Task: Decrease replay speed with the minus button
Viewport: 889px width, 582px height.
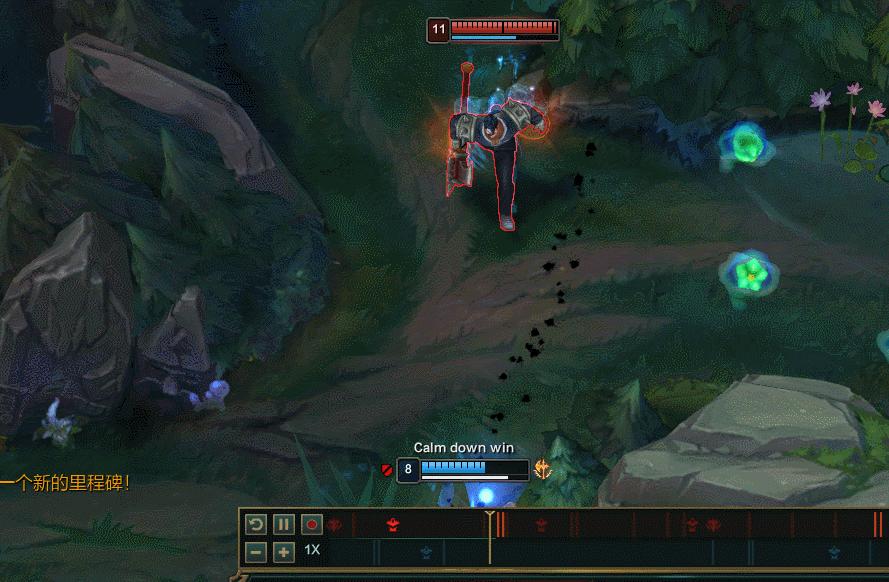Action: click(x=256, y=551)
